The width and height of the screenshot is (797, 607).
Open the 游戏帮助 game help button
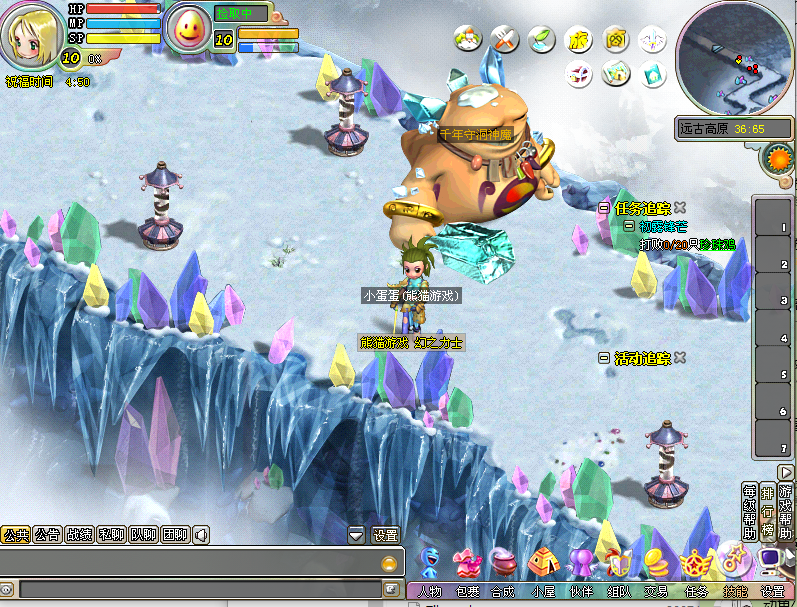[x=784, y=512]
